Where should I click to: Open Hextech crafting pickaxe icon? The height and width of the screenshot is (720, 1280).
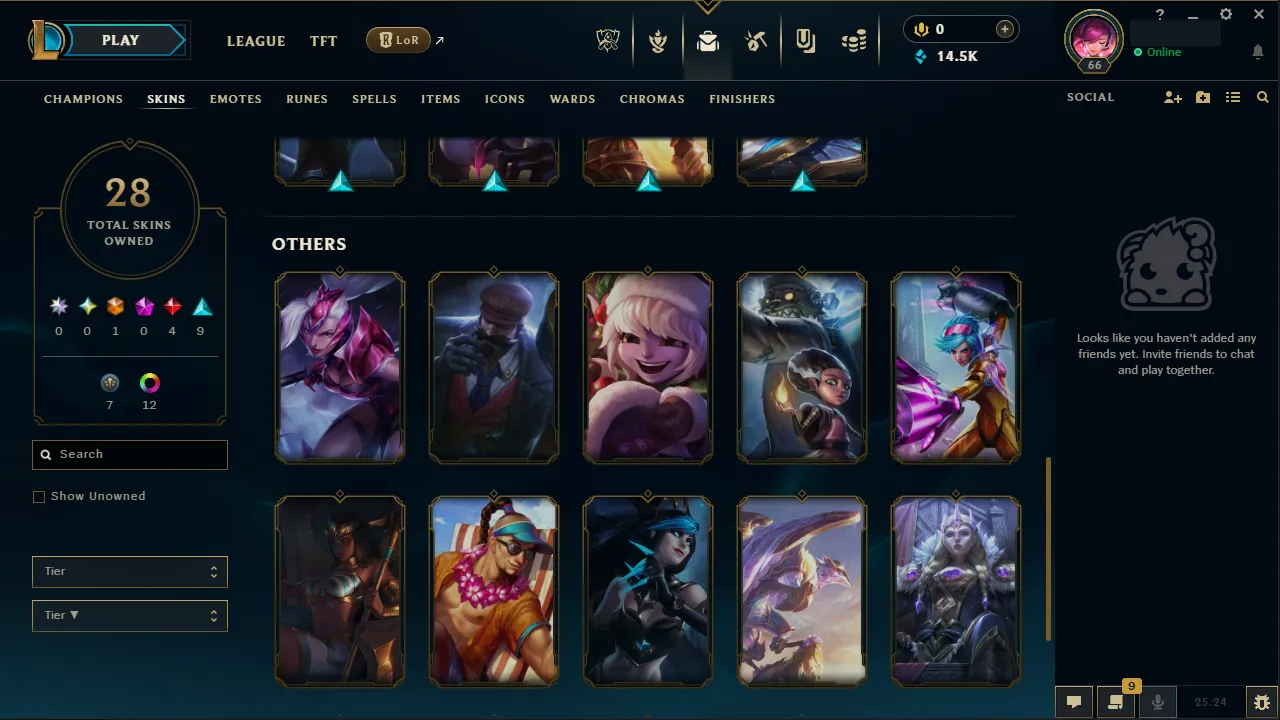coord(756,41)
